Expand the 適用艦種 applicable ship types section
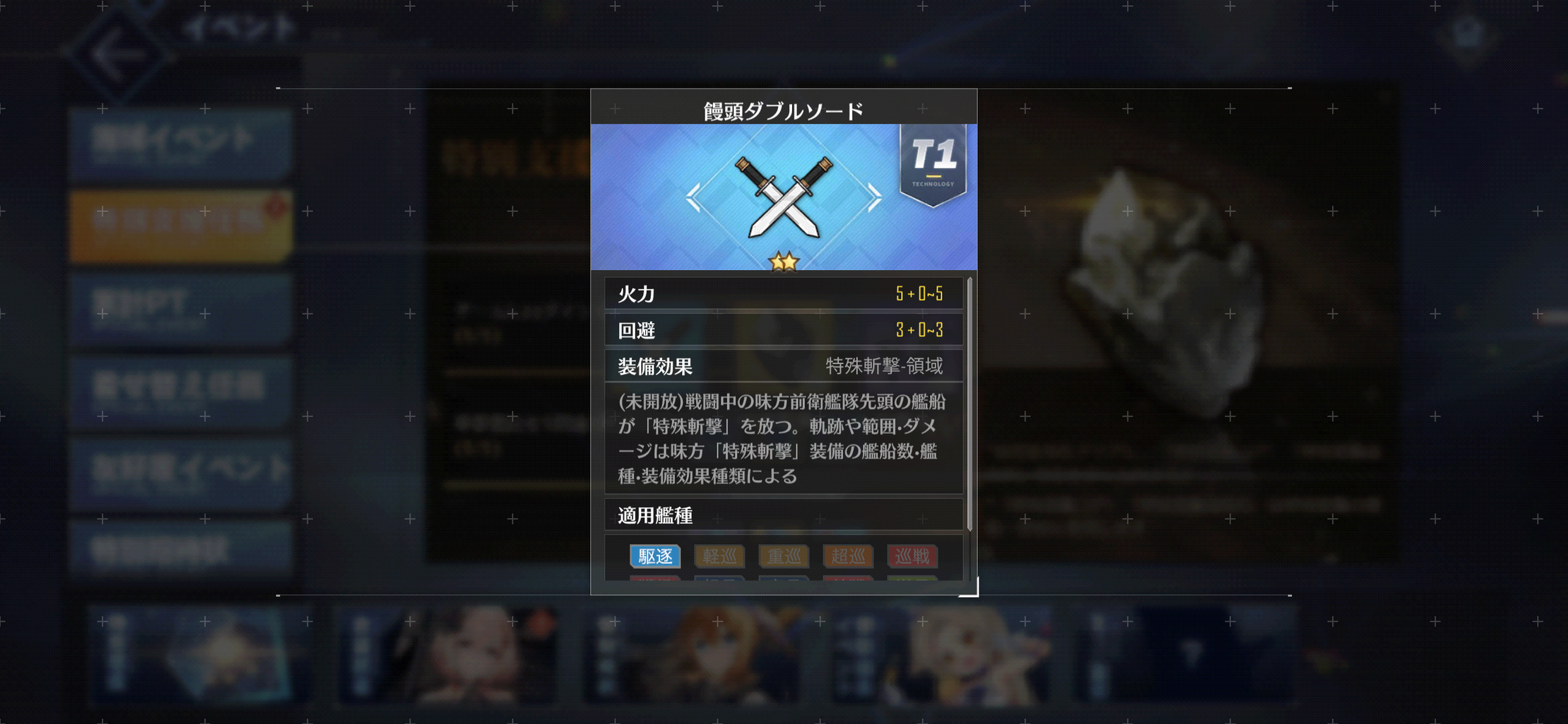The image size is (1568, 724). (784, 516)
